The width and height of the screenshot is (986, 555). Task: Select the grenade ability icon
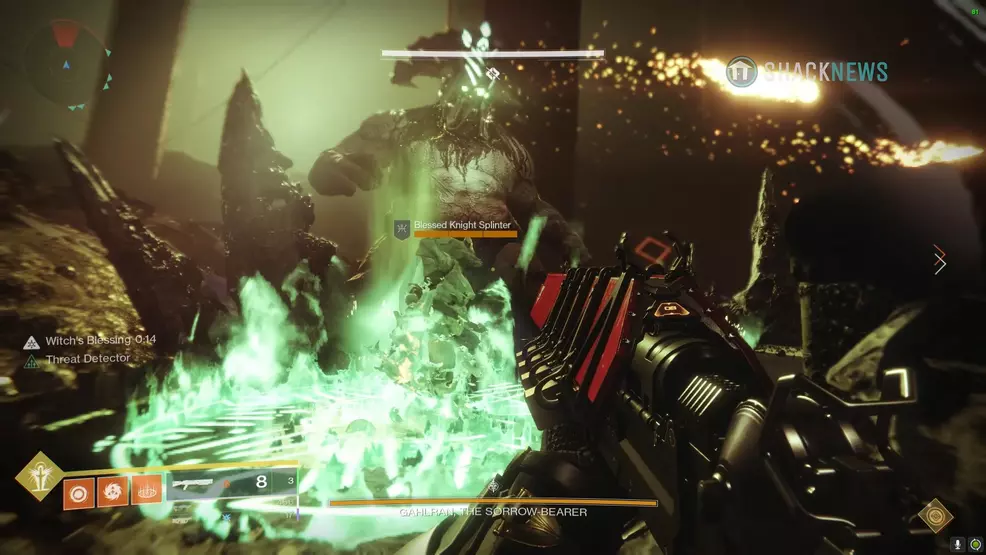pos(77,493)
